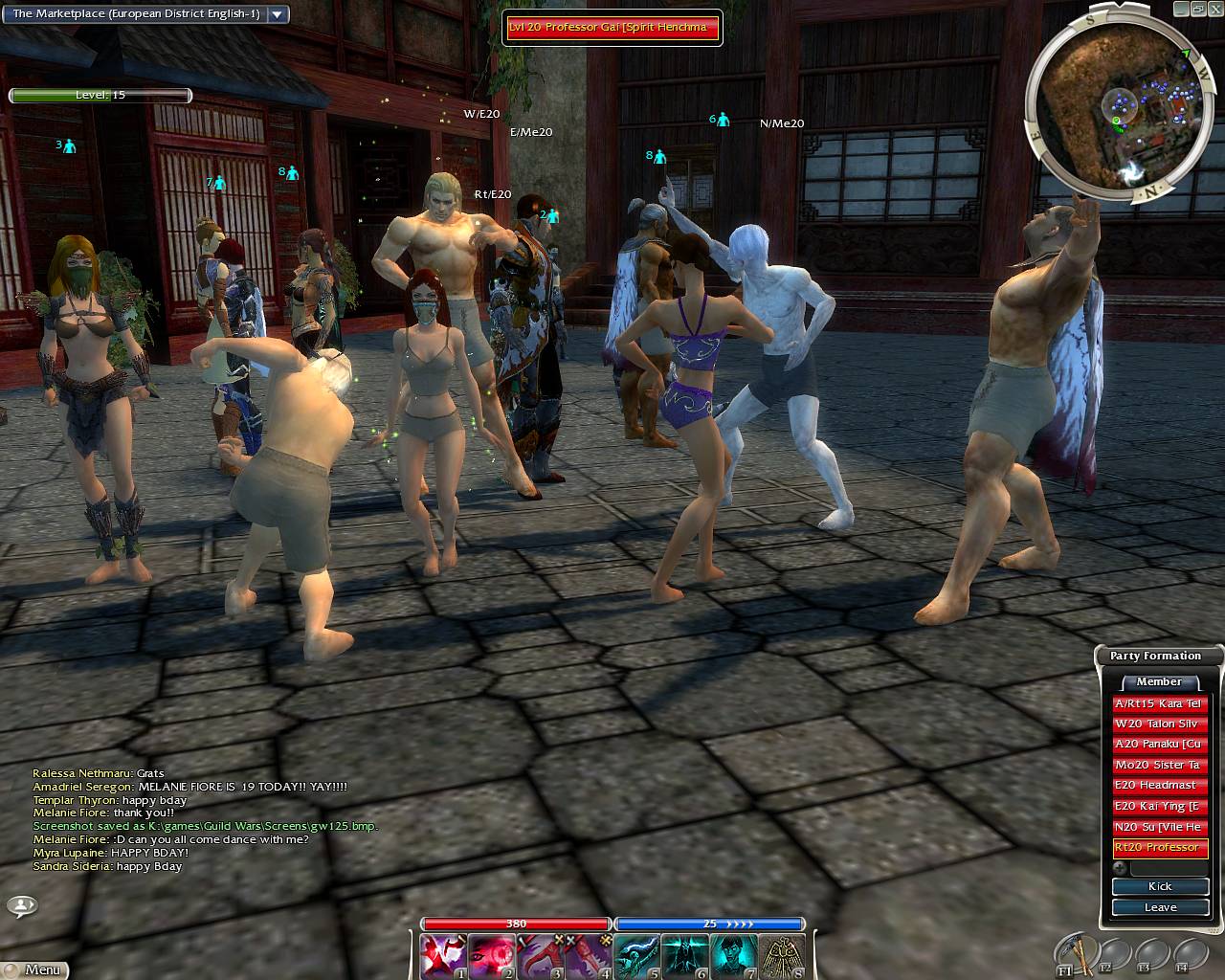Select party member W20 Talon Silv
The image size is (1225, 980).
(x=1160, y=724)
